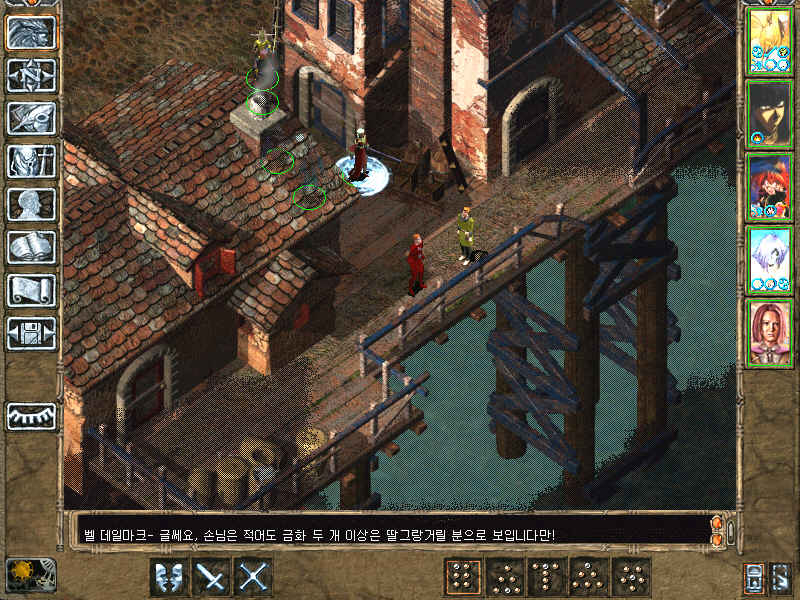Open the mage spellbook button
800x600 pixels.
pos(31,247)
